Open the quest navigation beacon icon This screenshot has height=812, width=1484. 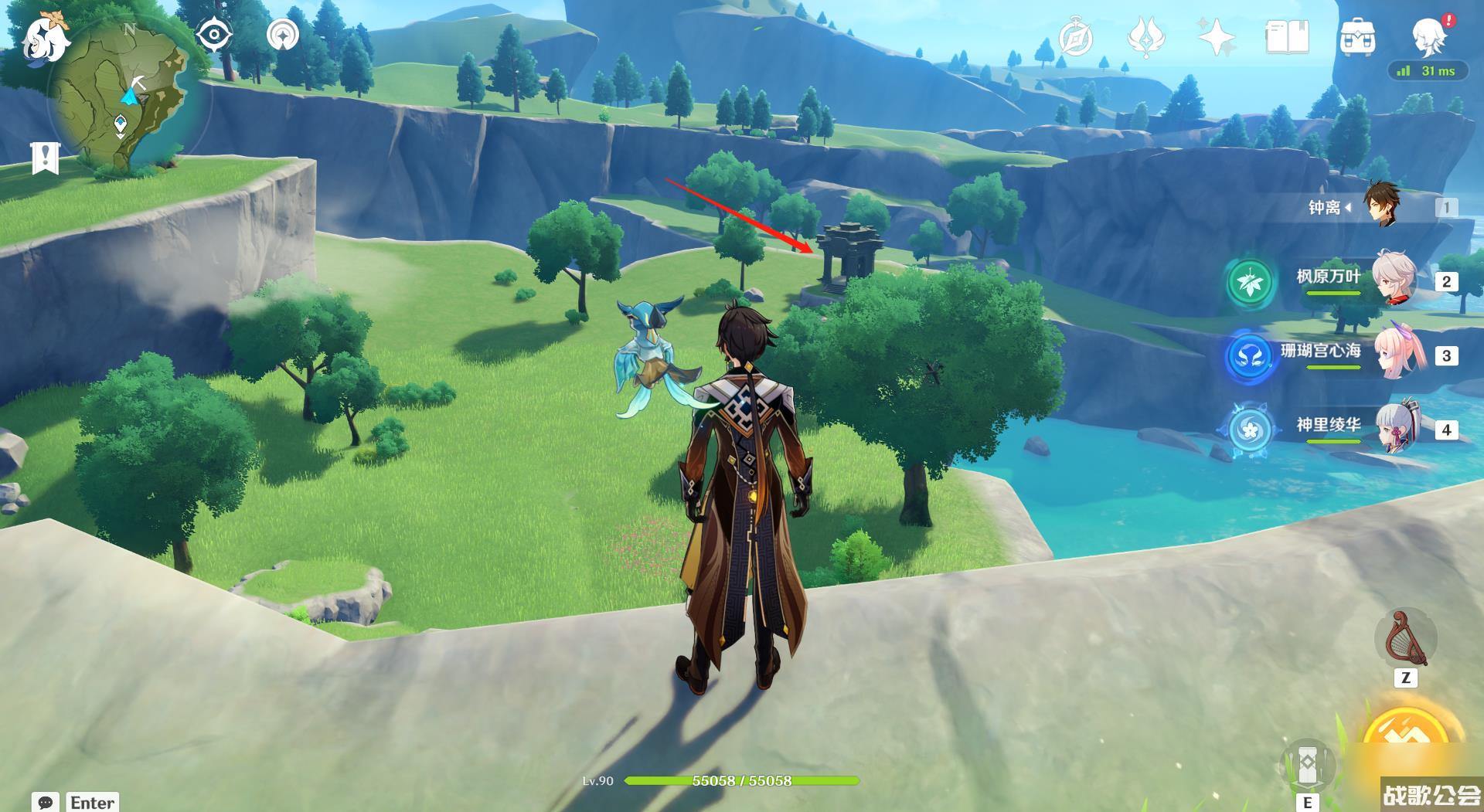[x=283, y=36]
